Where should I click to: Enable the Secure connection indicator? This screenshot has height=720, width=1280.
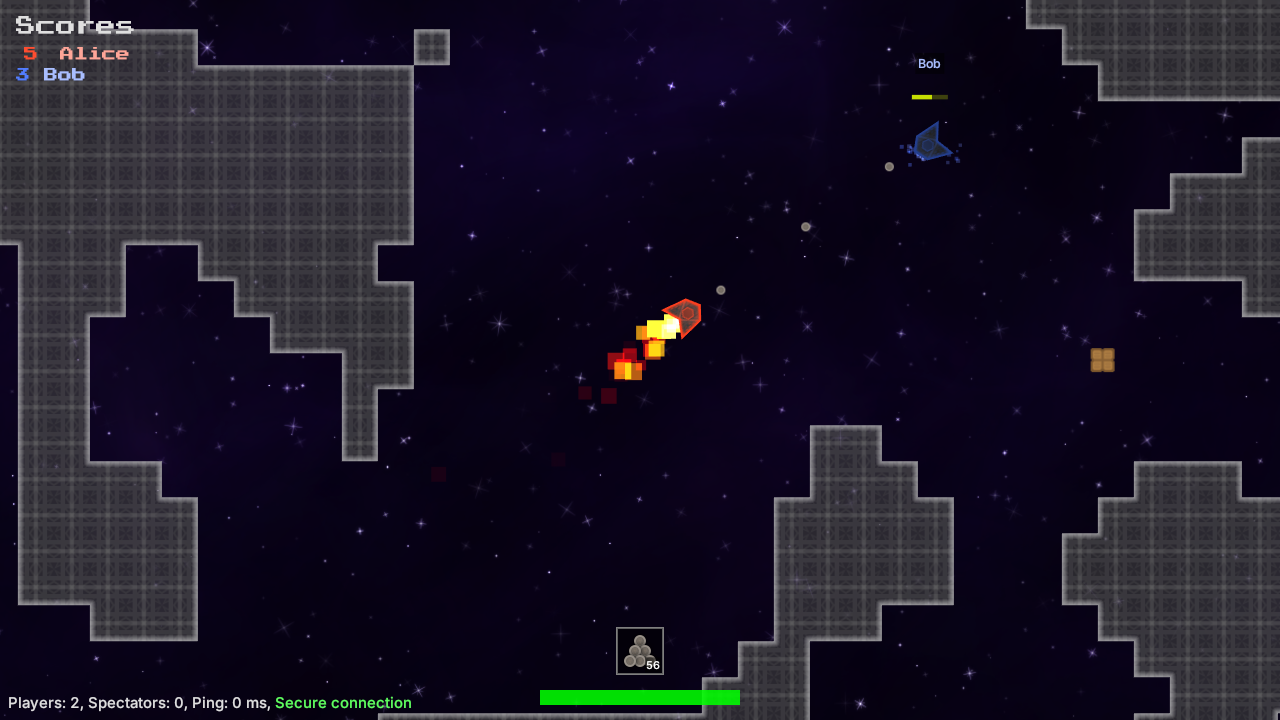click(x=344, y=702)
